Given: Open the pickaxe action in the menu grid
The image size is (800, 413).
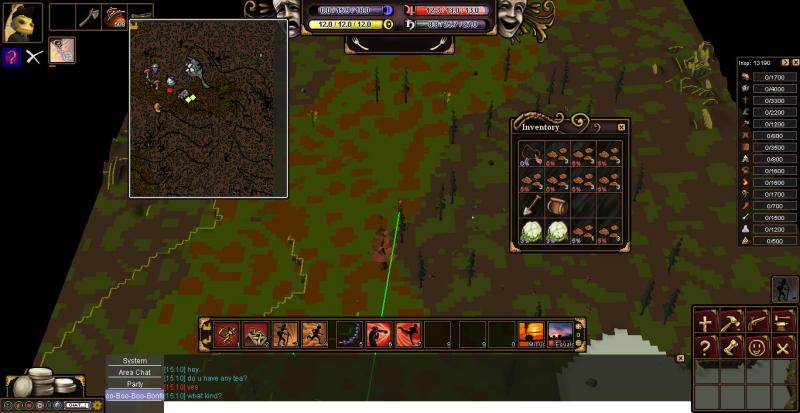Looking at the screenshot, I should click(732, 322).
